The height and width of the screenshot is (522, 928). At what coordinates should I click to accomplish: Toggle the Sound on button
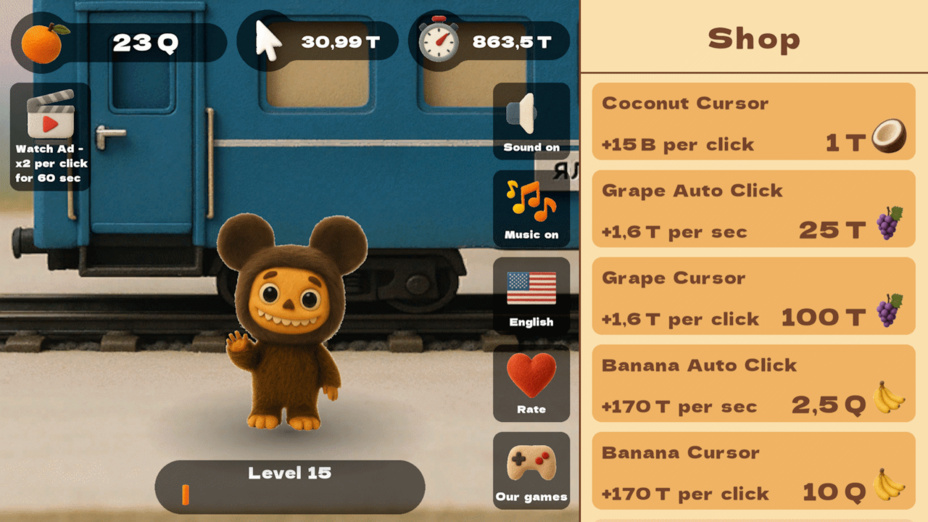click(531, 121)
